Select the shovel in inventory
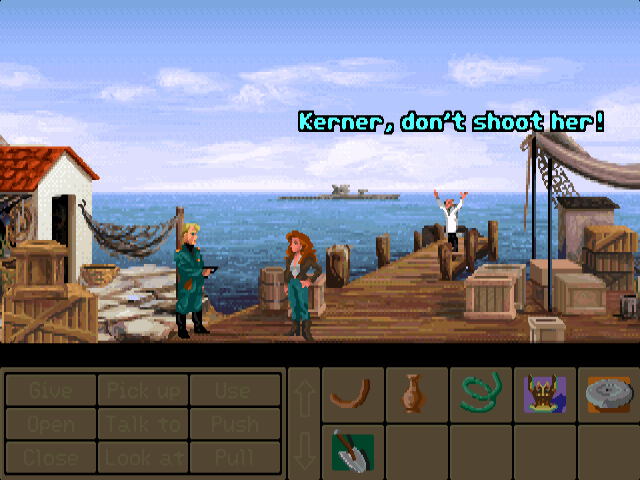Viewport: 640px width, 480px height. (352, 450)
